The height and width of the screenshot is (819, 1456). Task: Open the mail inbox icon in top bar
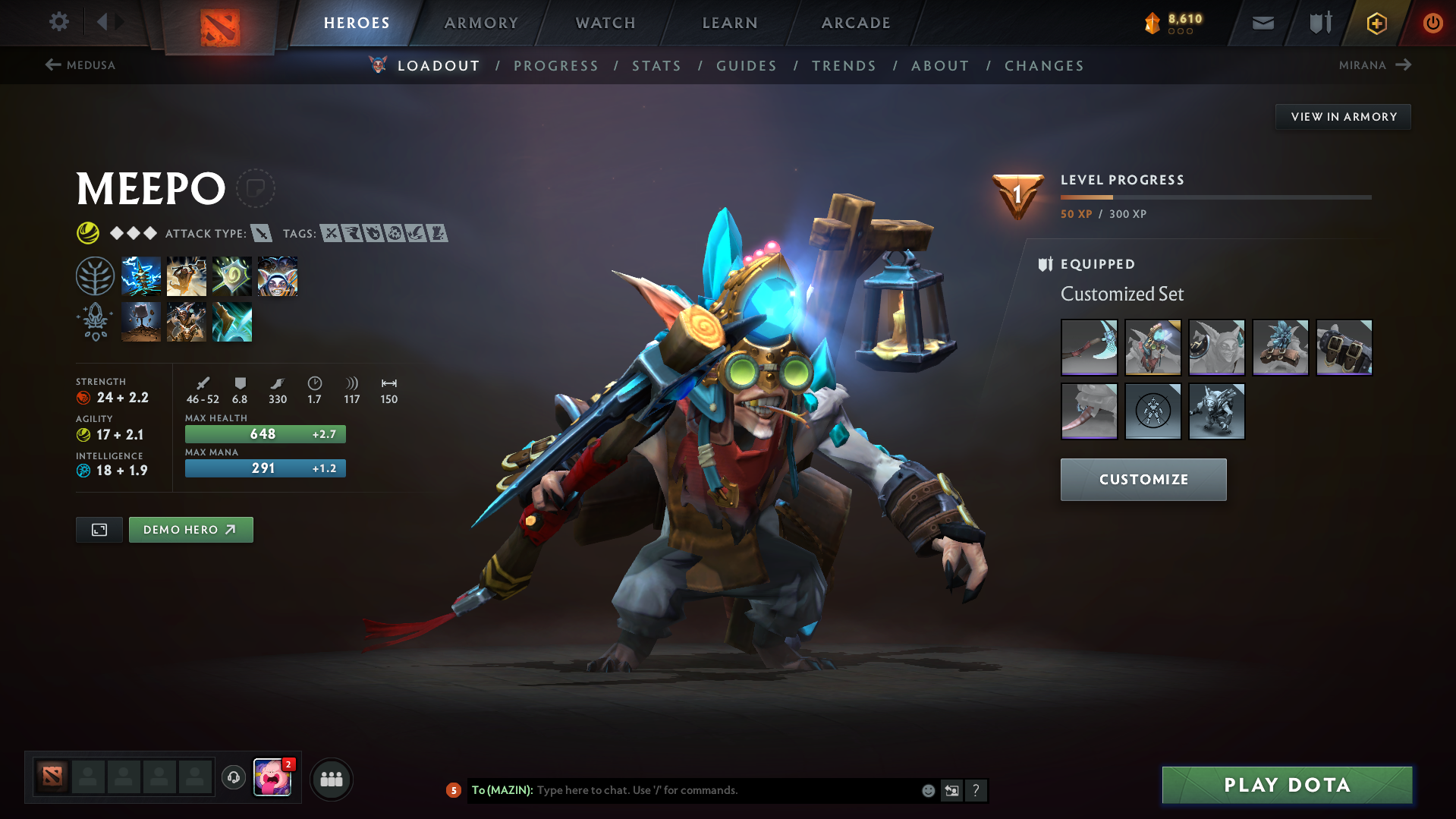pos(1262,22)
